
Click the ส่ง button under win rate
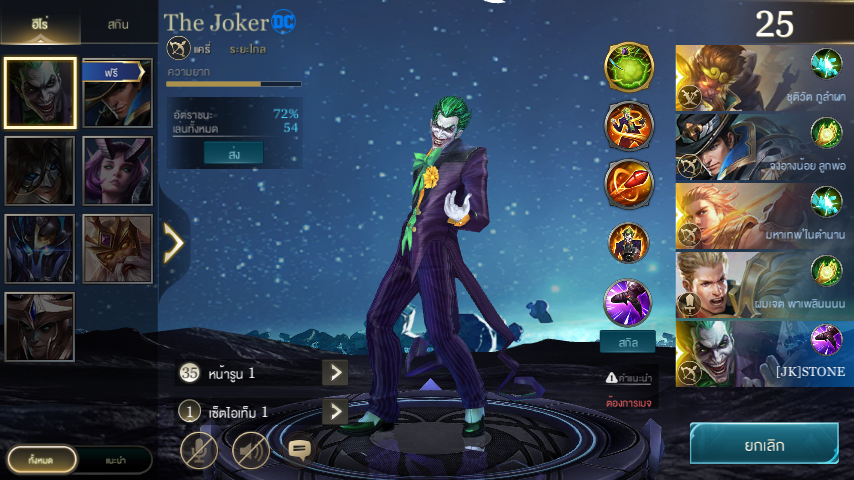[233, 152]
